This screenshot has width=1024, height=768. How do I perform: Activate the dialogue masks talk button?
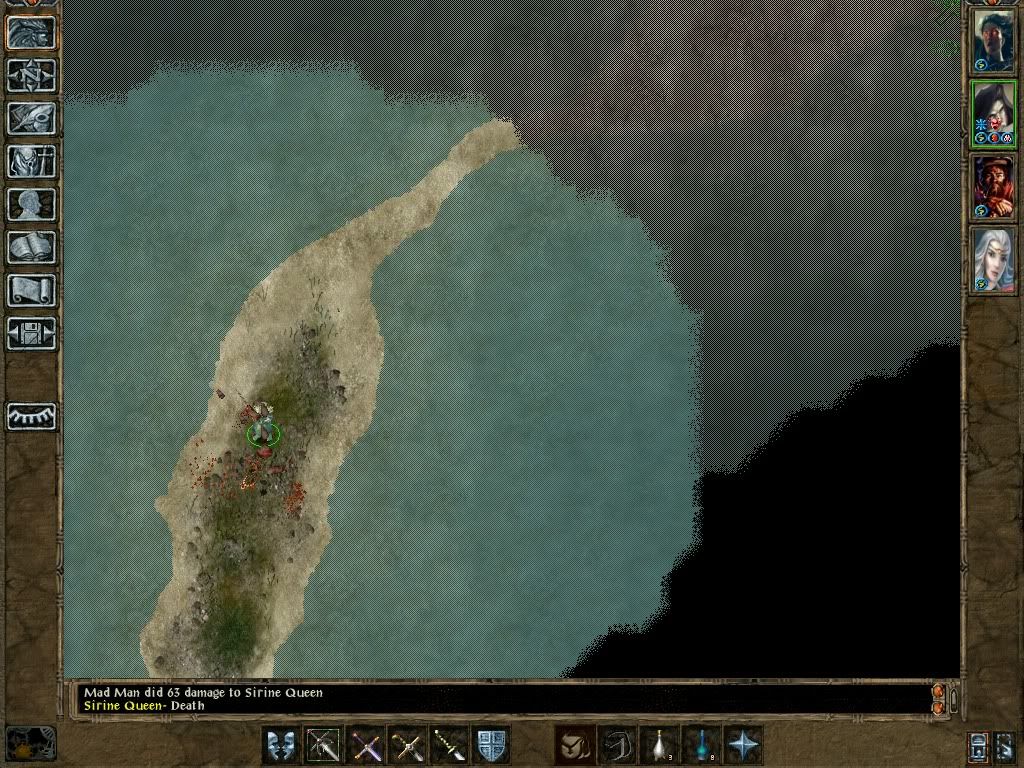tap(281, 745)
